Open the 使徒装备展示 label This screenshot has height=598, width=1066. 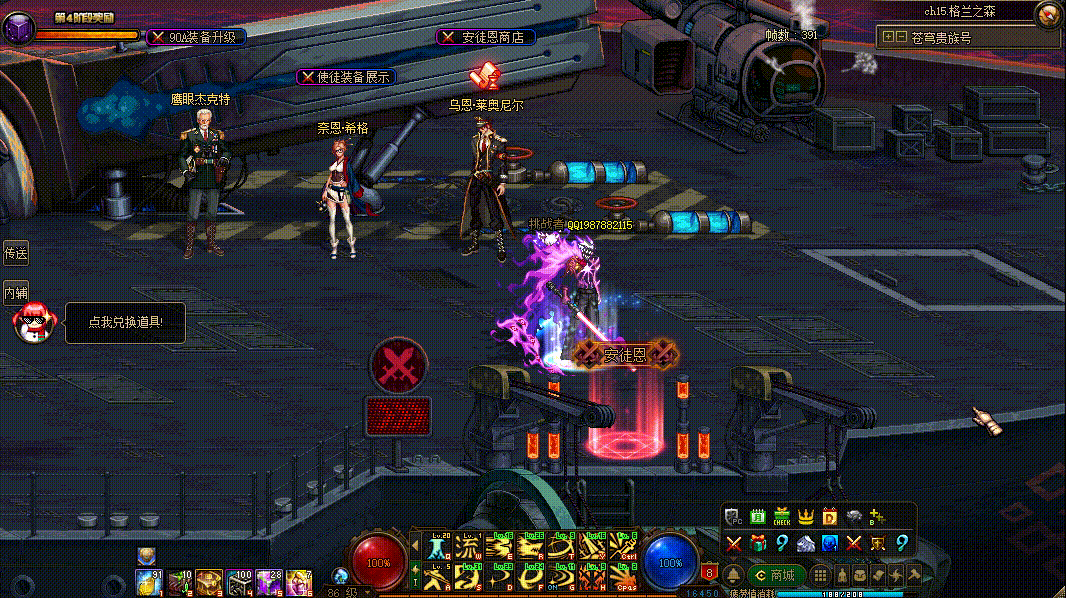[346, 77]
